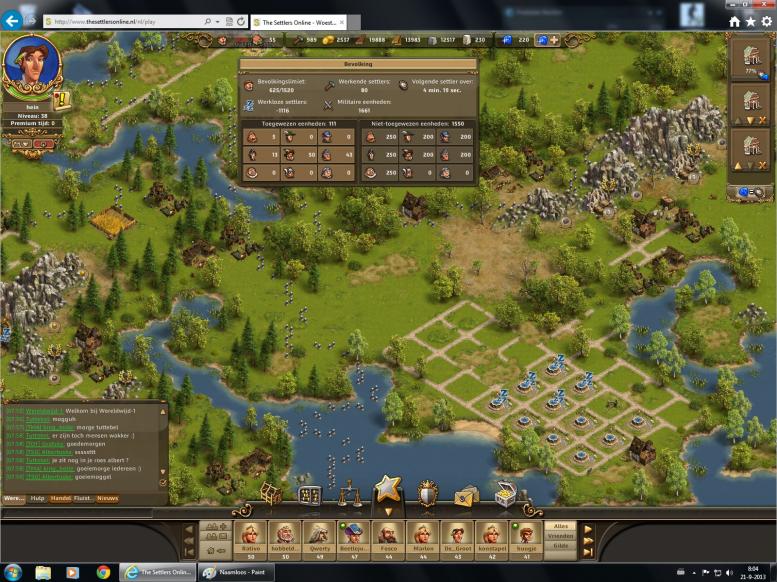The width and height of the screenshot is (777, 582).
Task: Open the Nieuws chat tab
Action: (107, 498)
